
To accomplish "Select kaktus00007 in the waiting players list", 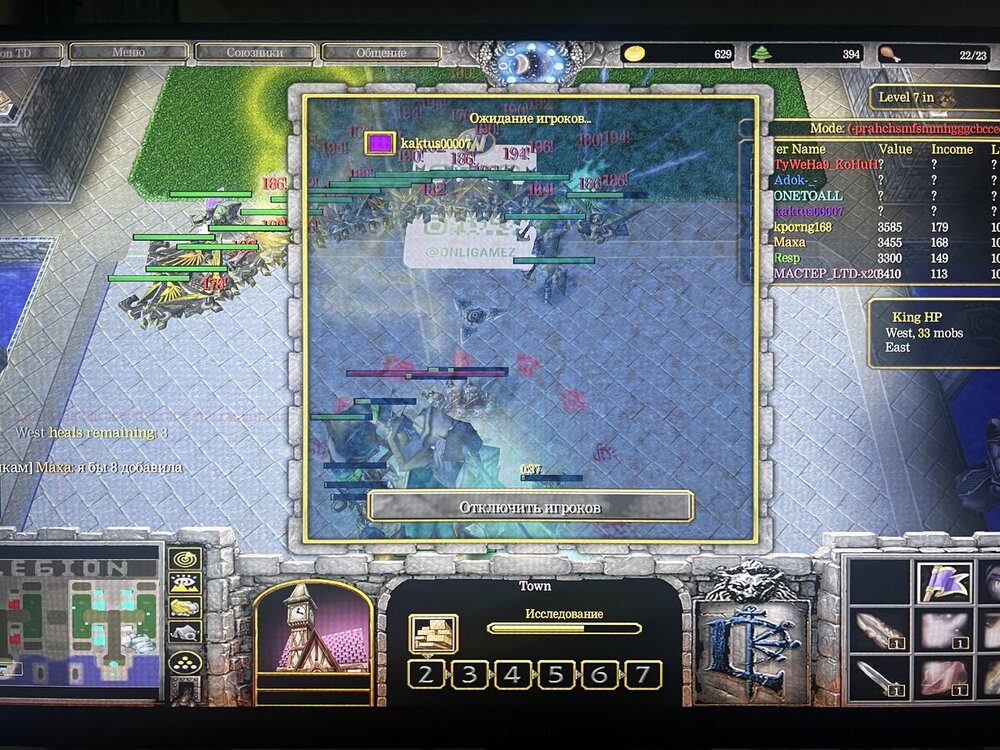I will tap(434, 144).
